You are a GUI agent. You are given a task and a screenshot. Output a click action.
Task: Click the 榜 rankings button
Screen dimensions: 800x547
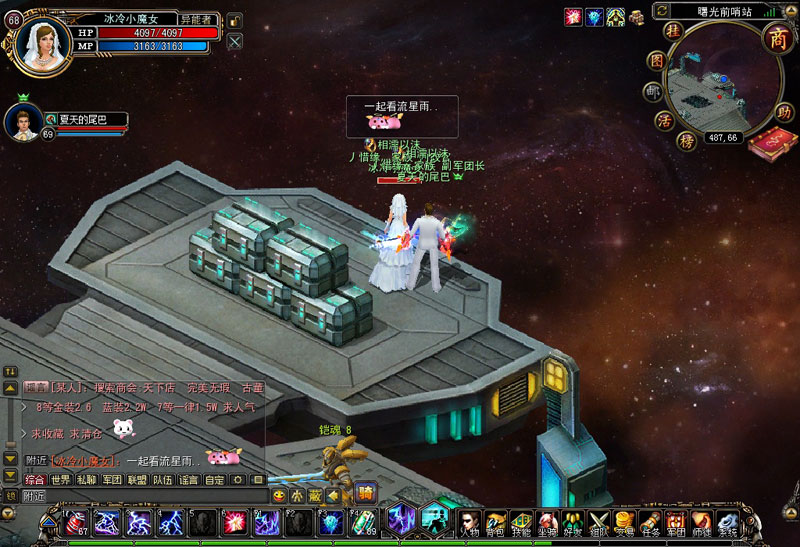pyautogui.click(x=686, y=141)
